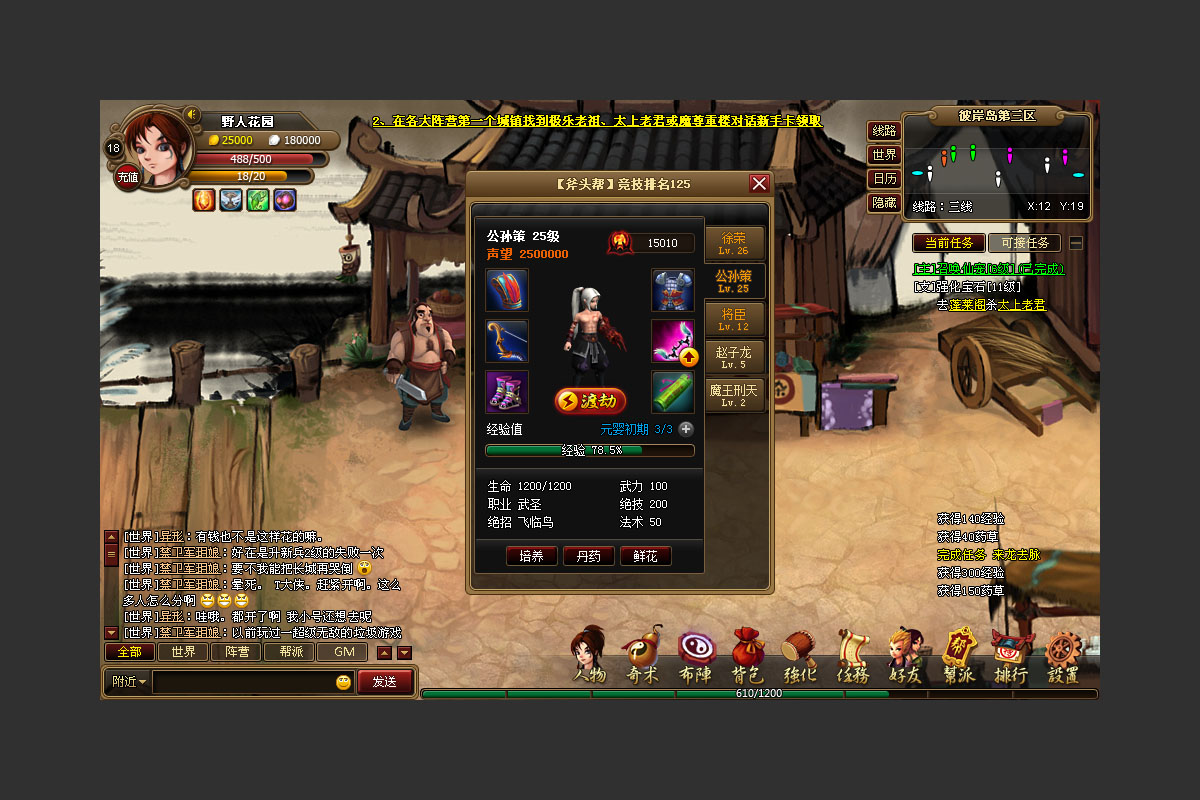The image size is (1200, 800).
Task: Click the 丹药 elixir button
Action: click(x=588, y=556)
